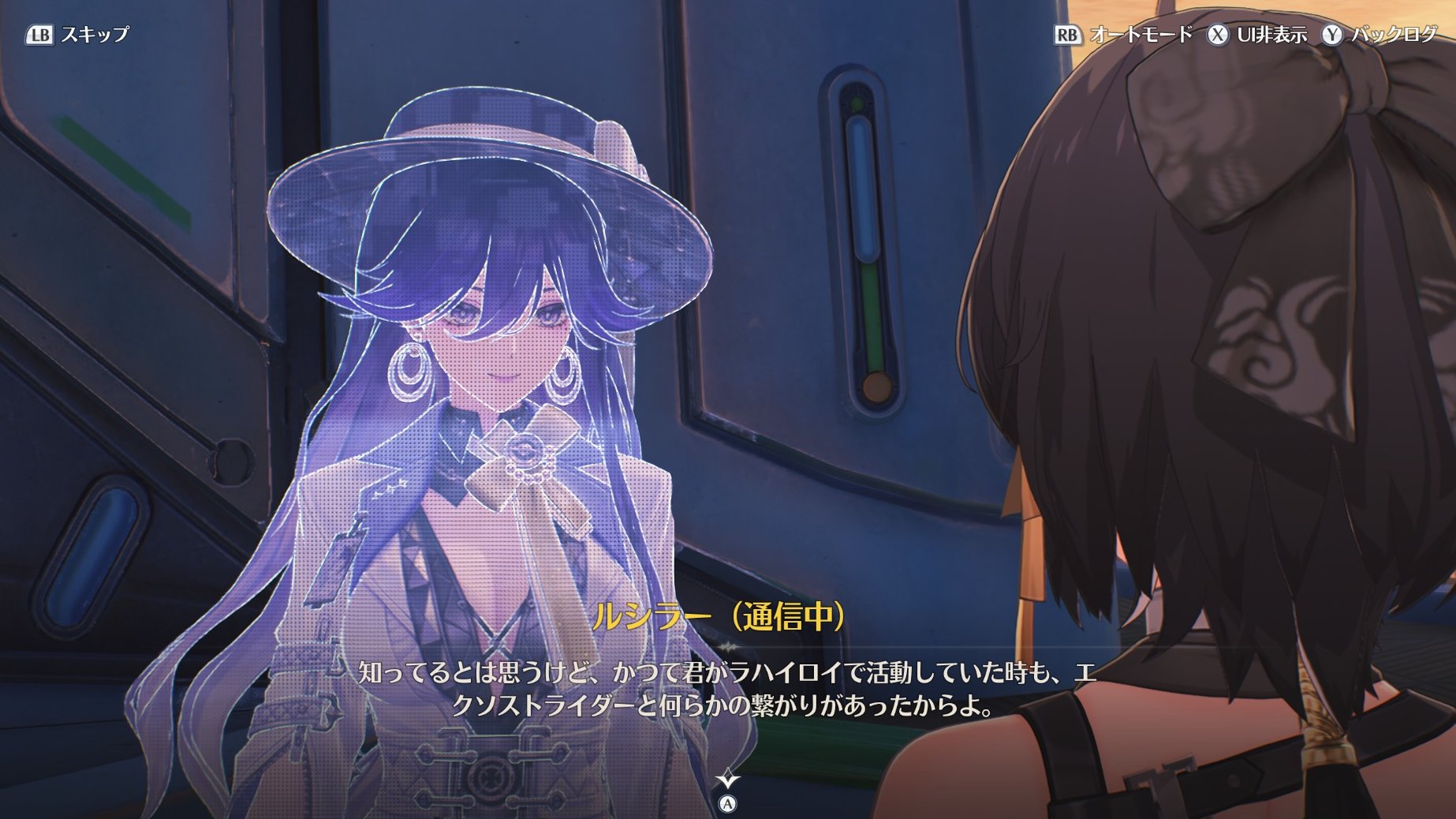Advance dialogue via the continue arrow
Screen dimensions: 1456x819
click(727, 781)
